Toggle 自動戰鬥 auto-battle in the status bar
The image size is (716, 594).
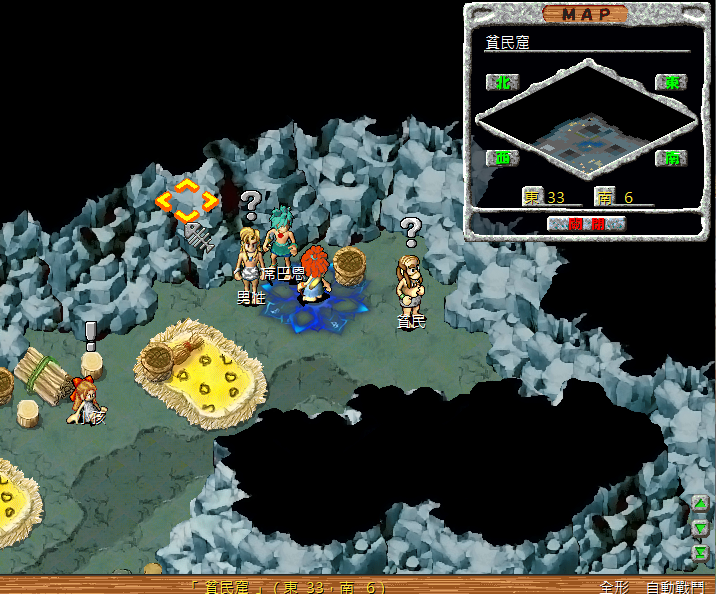point(674,587)
